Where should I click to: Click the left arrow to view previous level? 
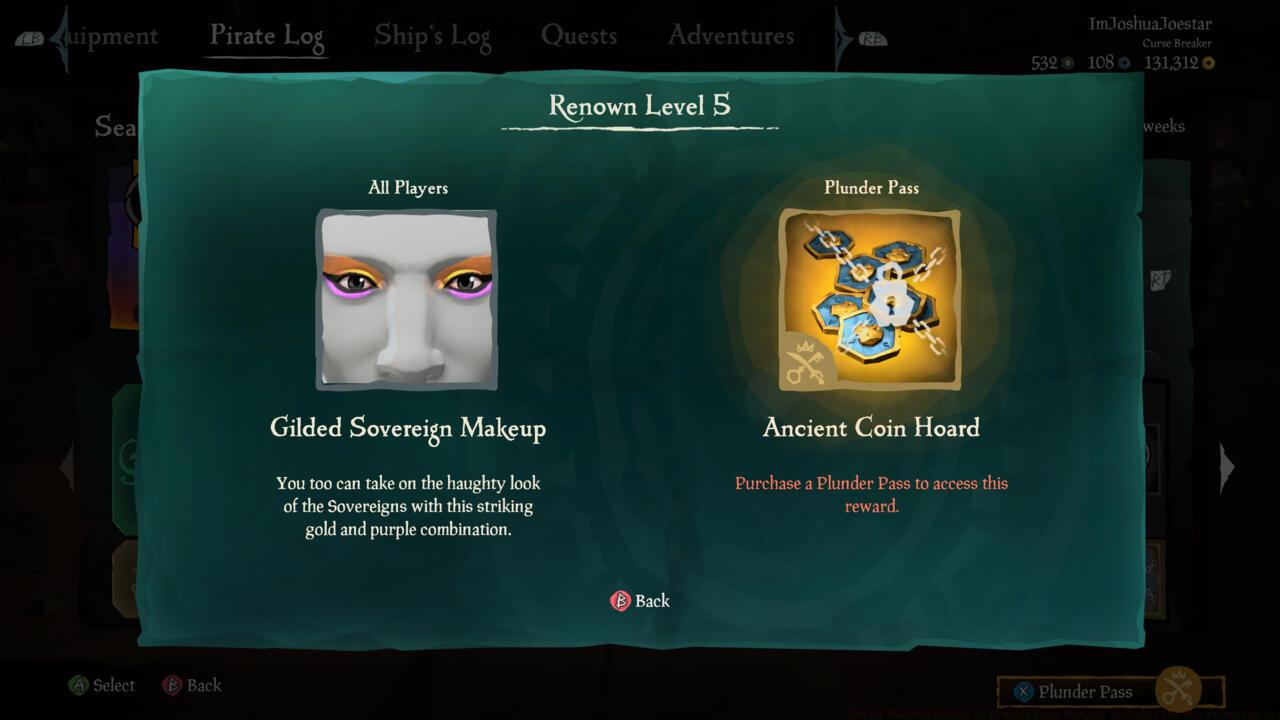pos(67,466)
